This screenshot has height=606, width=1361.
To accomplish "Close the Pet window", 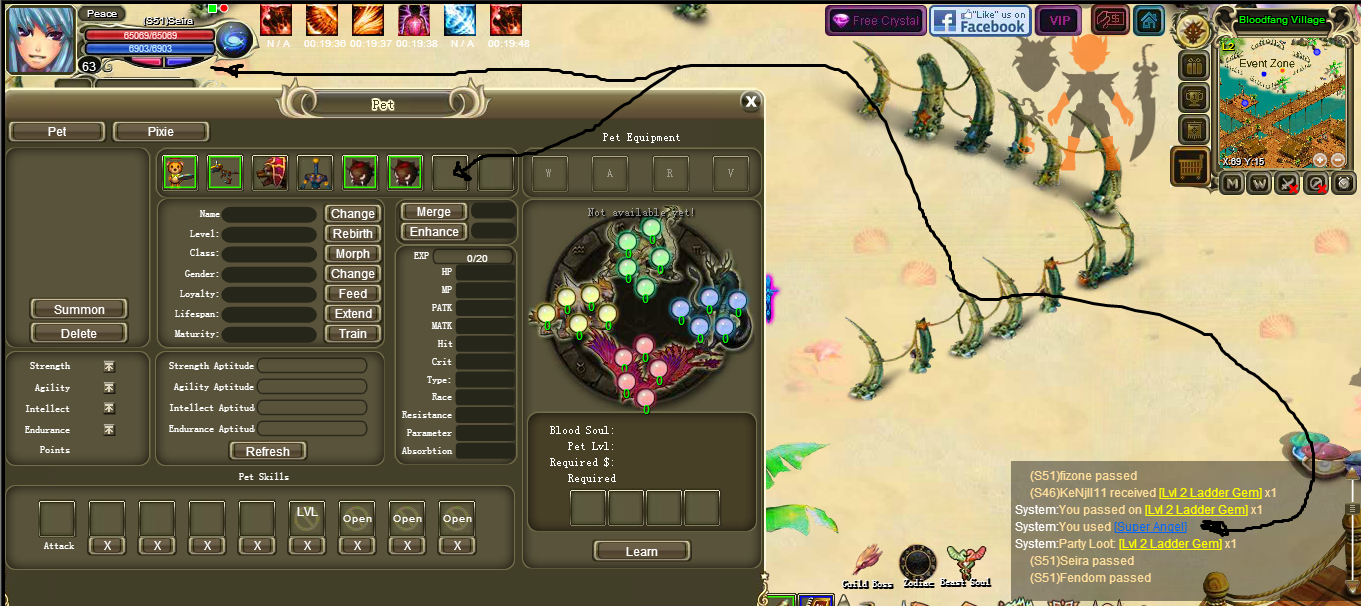I will pyautogui.click(x=750, y=101).
